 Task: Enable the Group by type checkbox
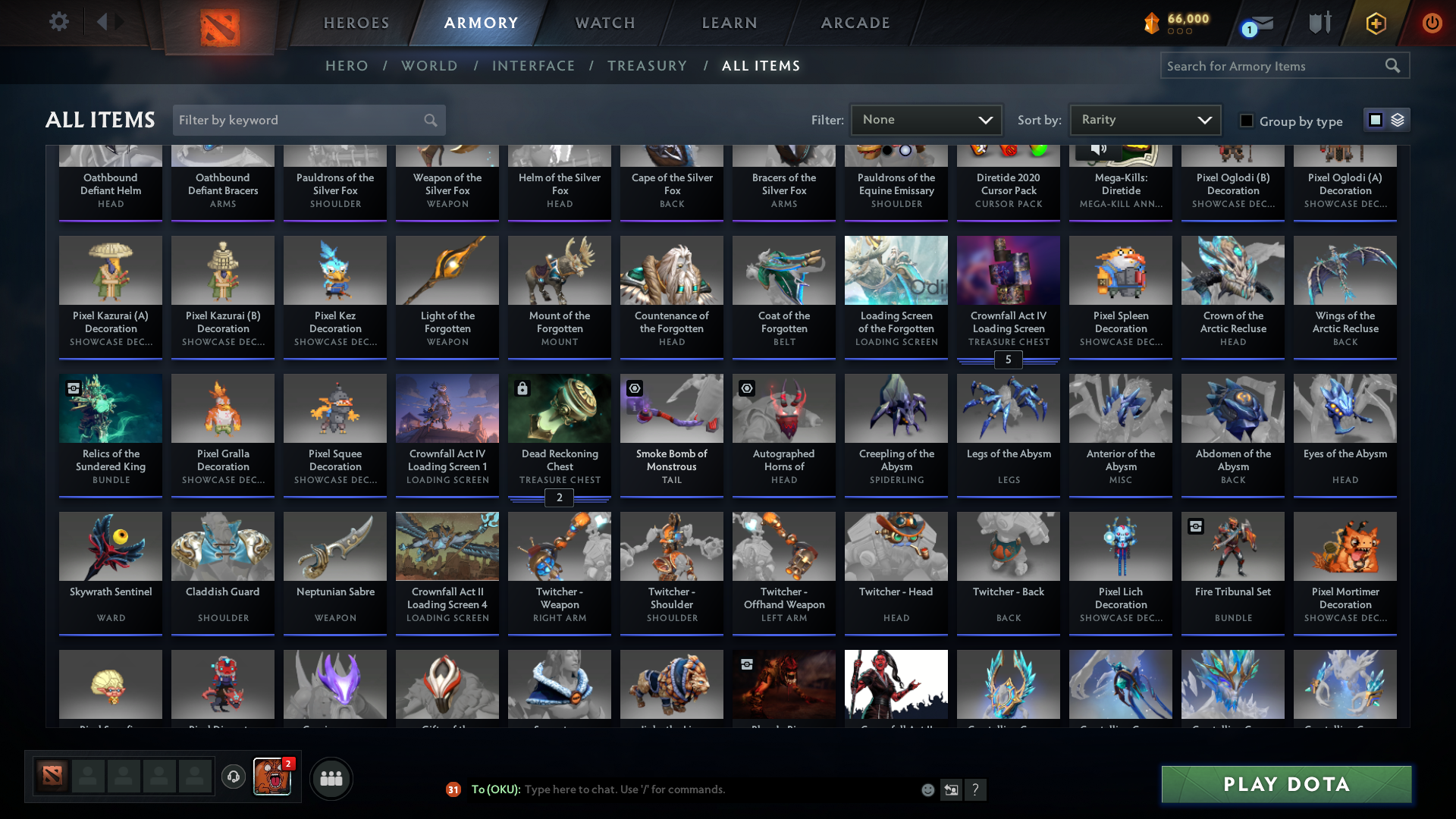pyautogui.click(x=1246, y=120)
